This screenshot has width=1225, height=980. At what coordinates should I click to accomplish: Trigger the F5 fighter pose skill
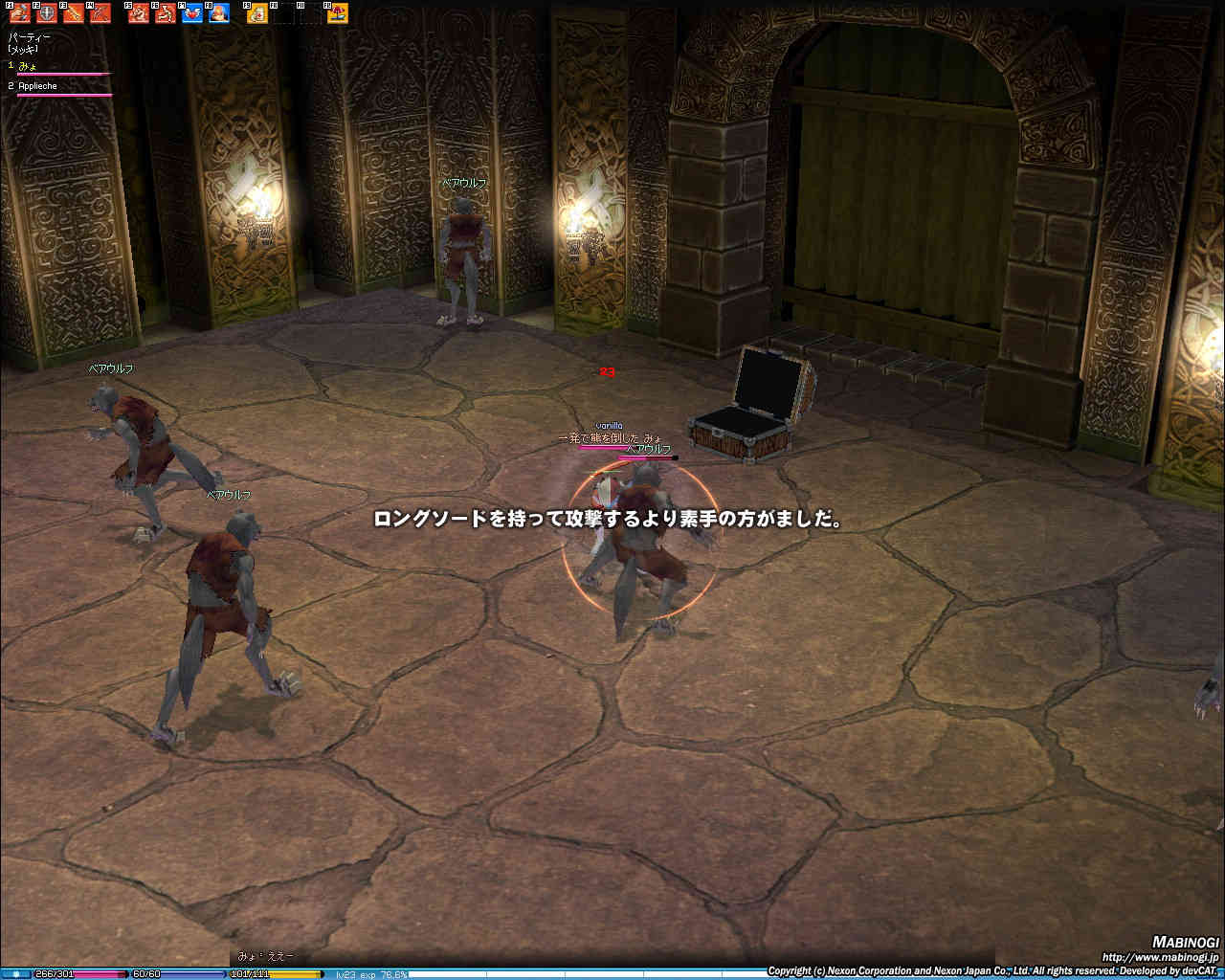(140, 13)
